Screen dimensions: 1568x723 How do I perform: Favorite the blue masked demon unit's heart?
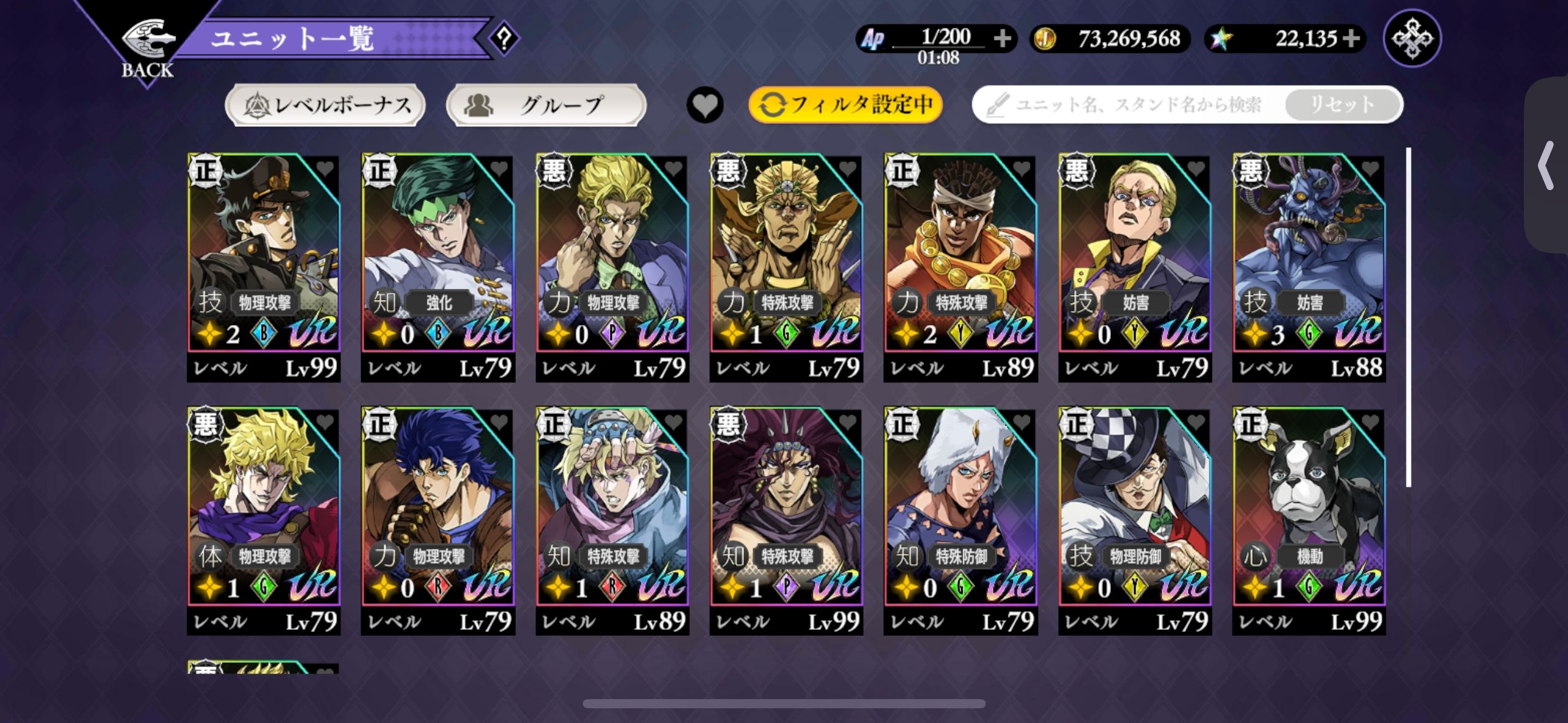1370,168
